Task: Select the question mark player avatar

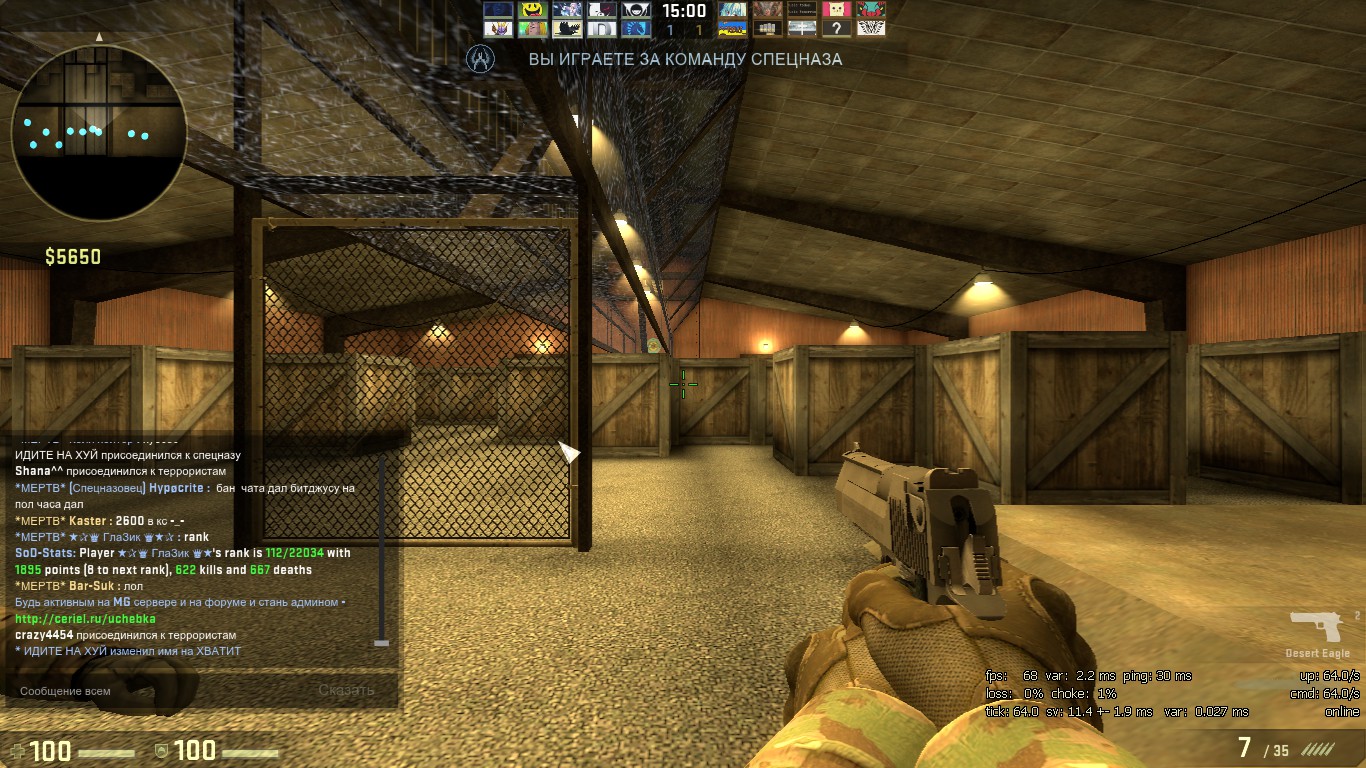Action: coord(836,29)
